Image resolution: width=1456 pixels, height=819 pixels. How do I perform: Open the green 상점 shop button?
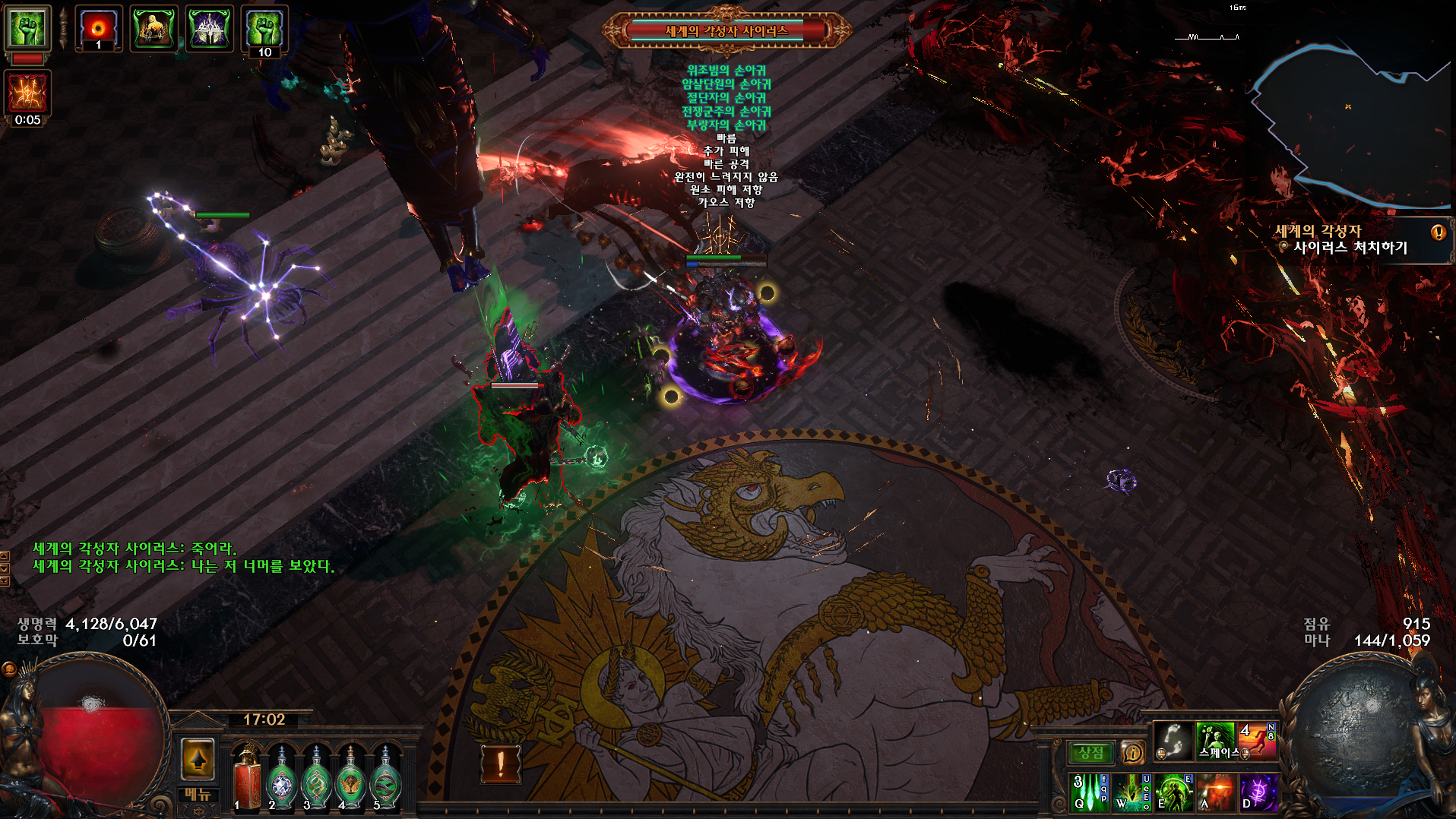[x=1091, y=752]
